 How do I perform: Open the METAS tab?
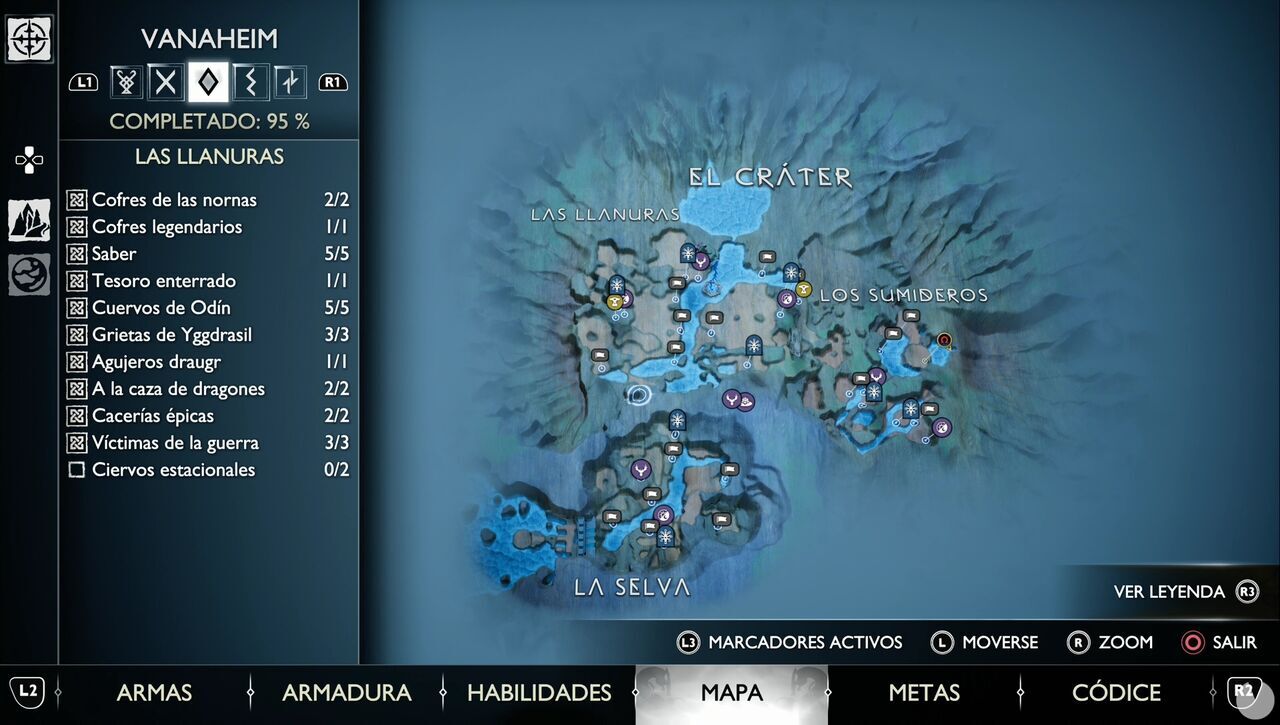tap(925, 692)
